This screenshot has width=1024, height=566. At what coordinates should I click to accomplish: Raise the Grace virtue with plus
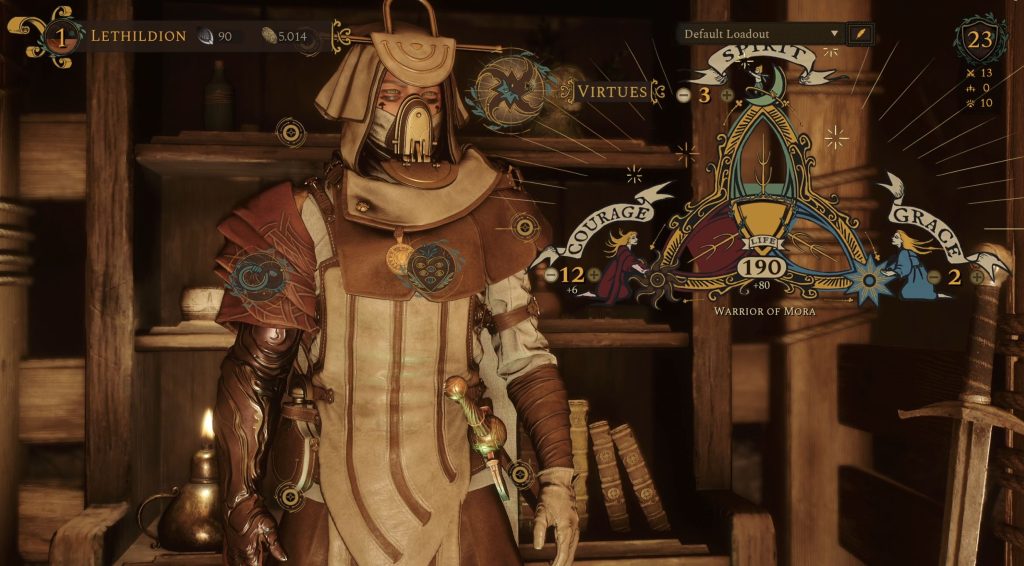pos(977,277)
